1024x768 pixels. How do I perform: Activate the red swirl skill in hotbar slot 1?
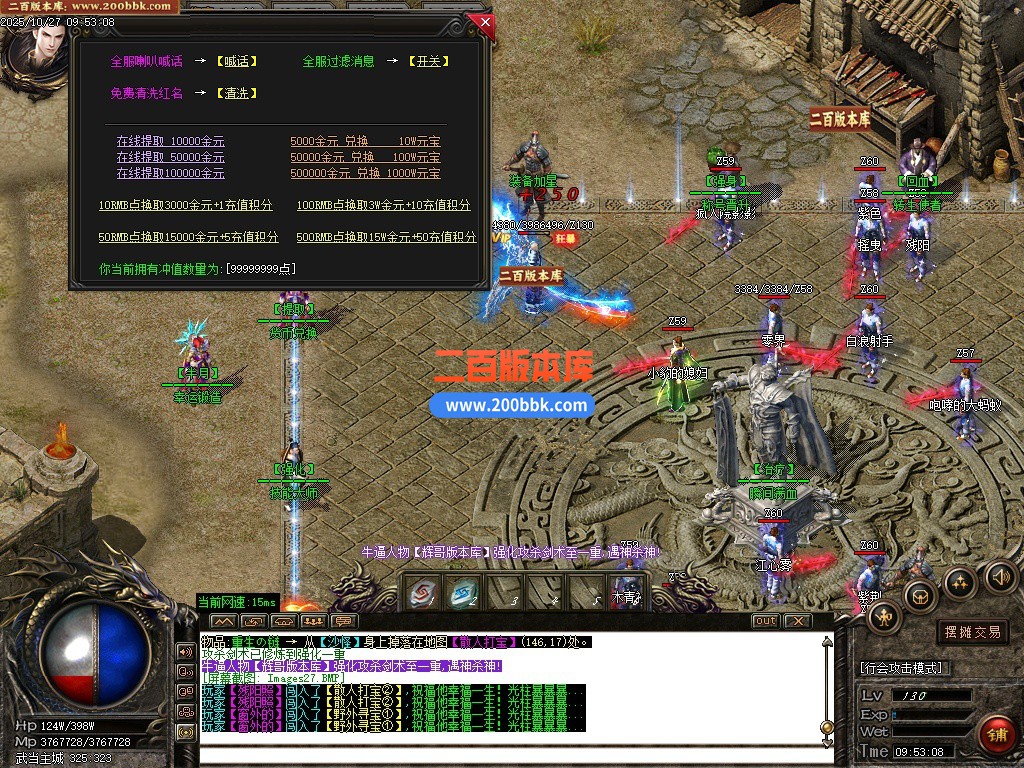[422, 593]
